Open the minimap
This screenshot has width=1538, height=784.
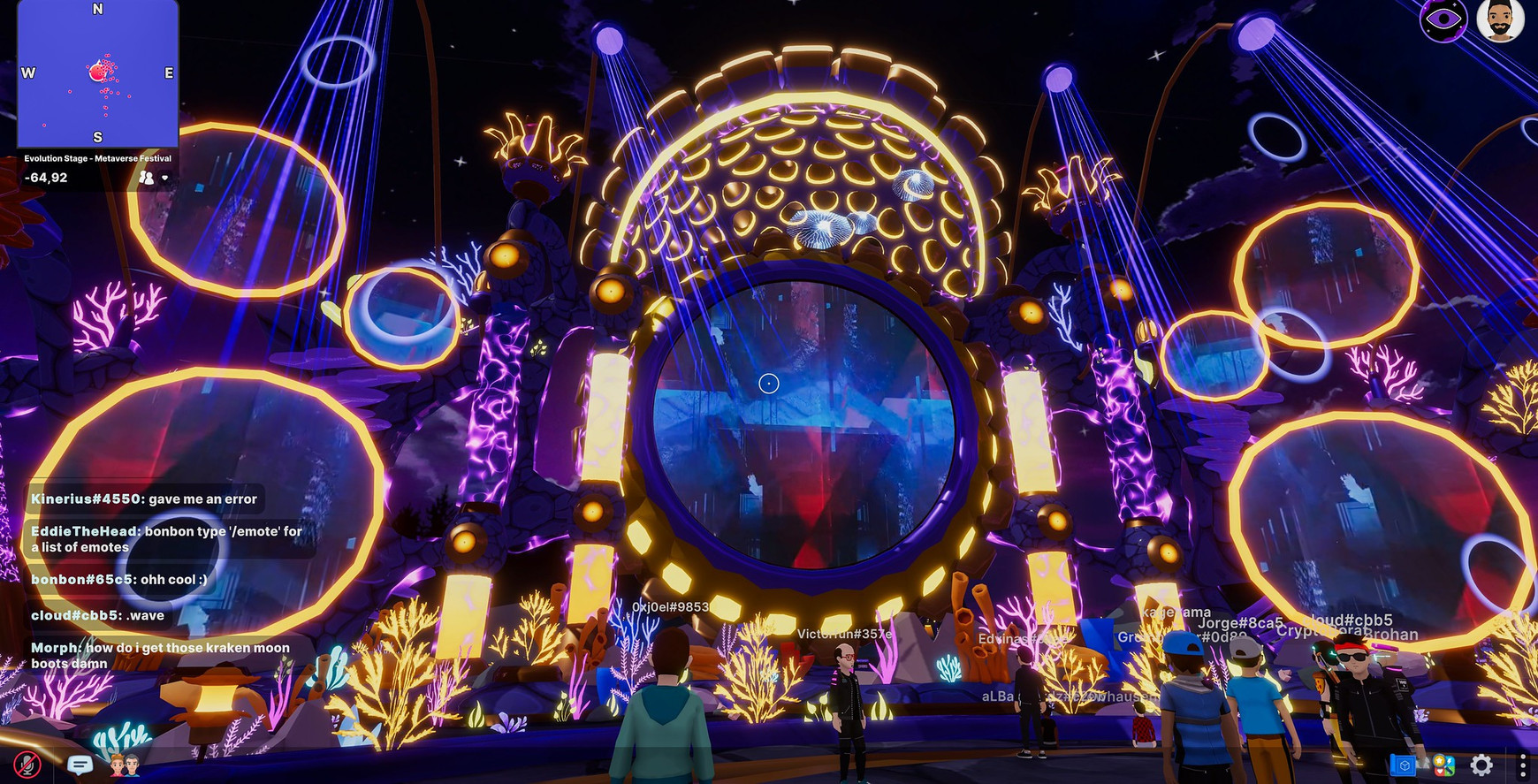(x=97, y=72)
